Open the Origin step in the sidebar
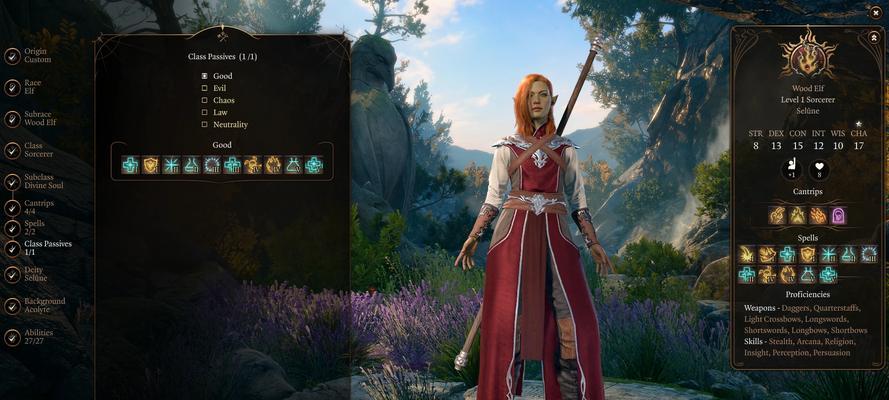This screenshot has width=889, height=400. [x=36, y=55]
